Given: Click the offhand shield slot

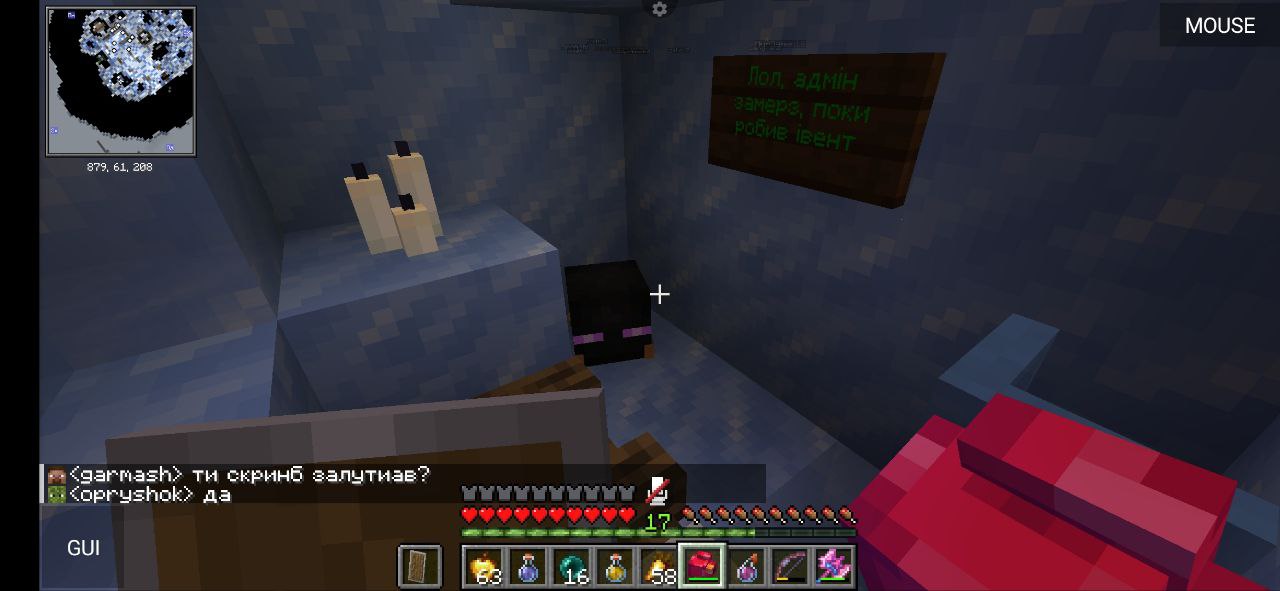Looking at the screenshot, I should [x=418, y=567].
